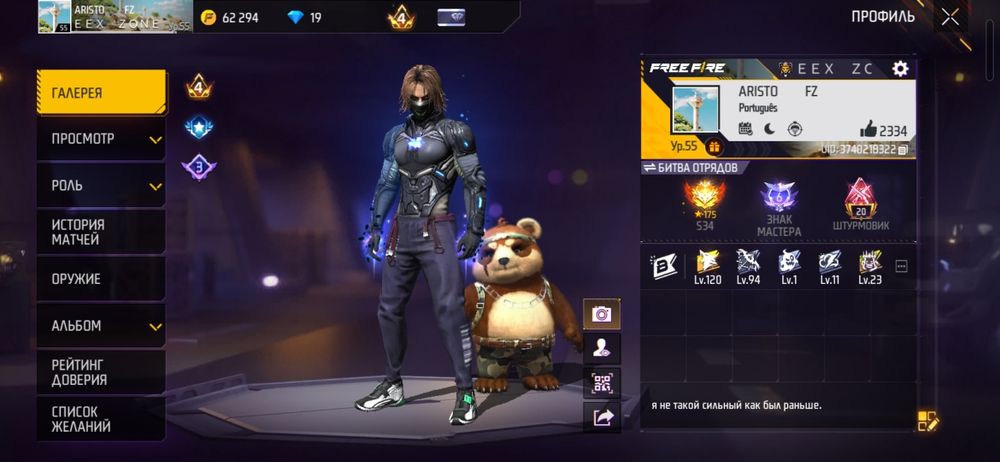Screen dimensions: 1000x462
Task: Click the diamond currency counter
Action: coord(303,17)
